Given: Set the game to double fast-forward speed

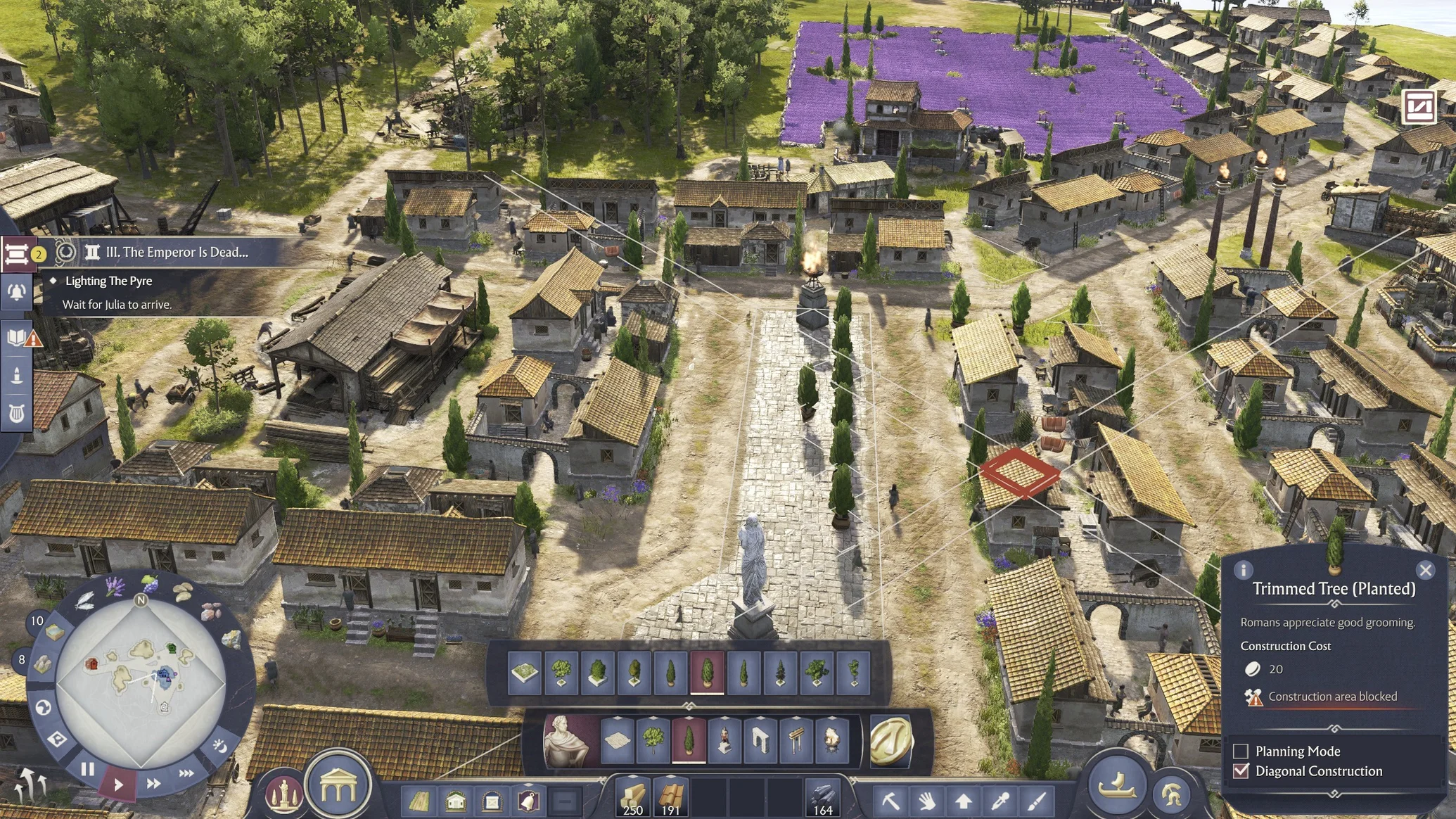Looking at the screenshot, I should point(153,783).
